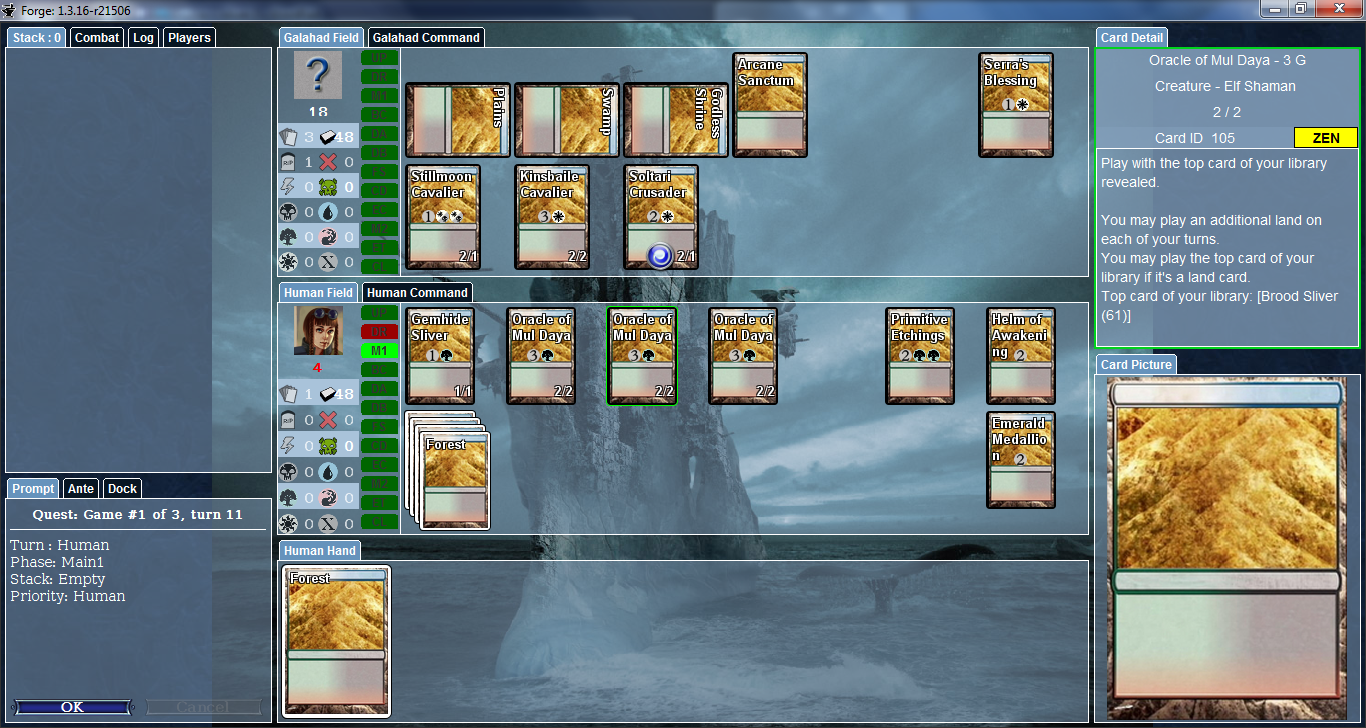Switch to the Combat tab
1366x728 pixels.
(97, 38)
